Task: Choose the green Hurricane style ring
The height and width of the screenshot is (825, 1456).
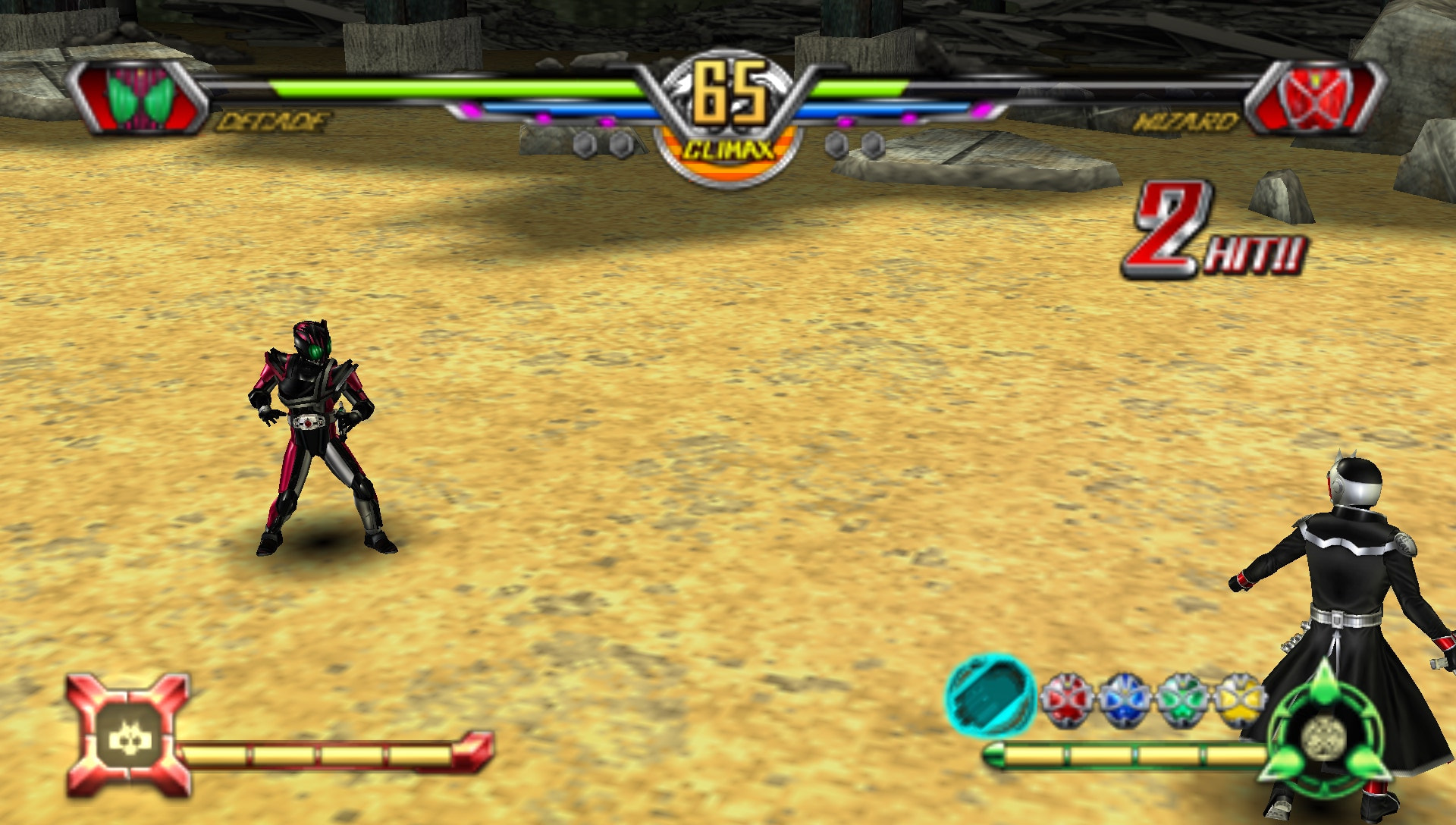Action: click(x=1181, y=699)
